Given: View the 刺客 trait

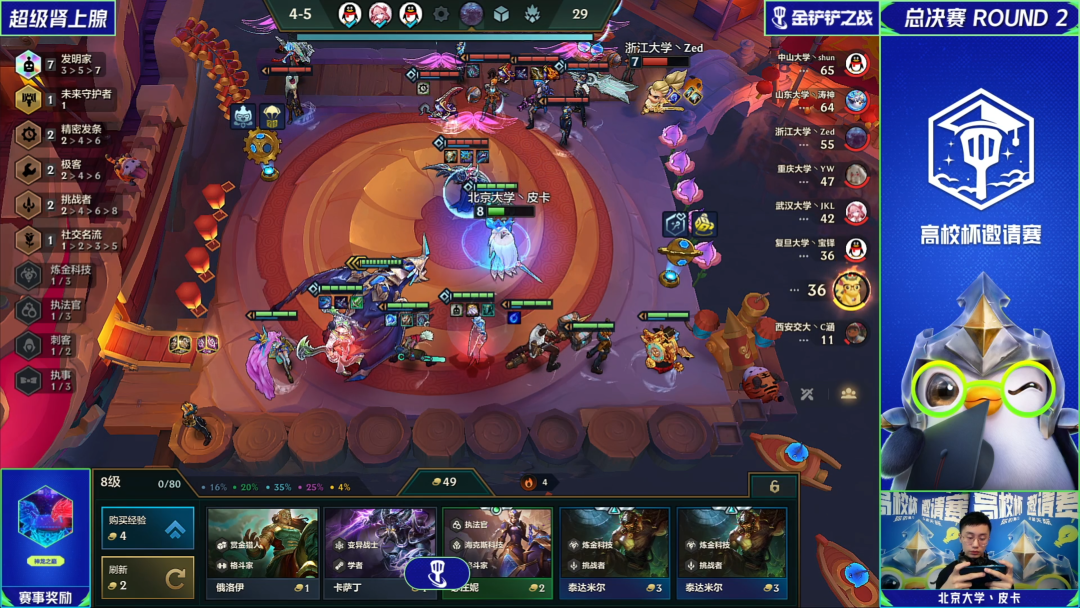Looking at the screenshot, I should (28, 345).
